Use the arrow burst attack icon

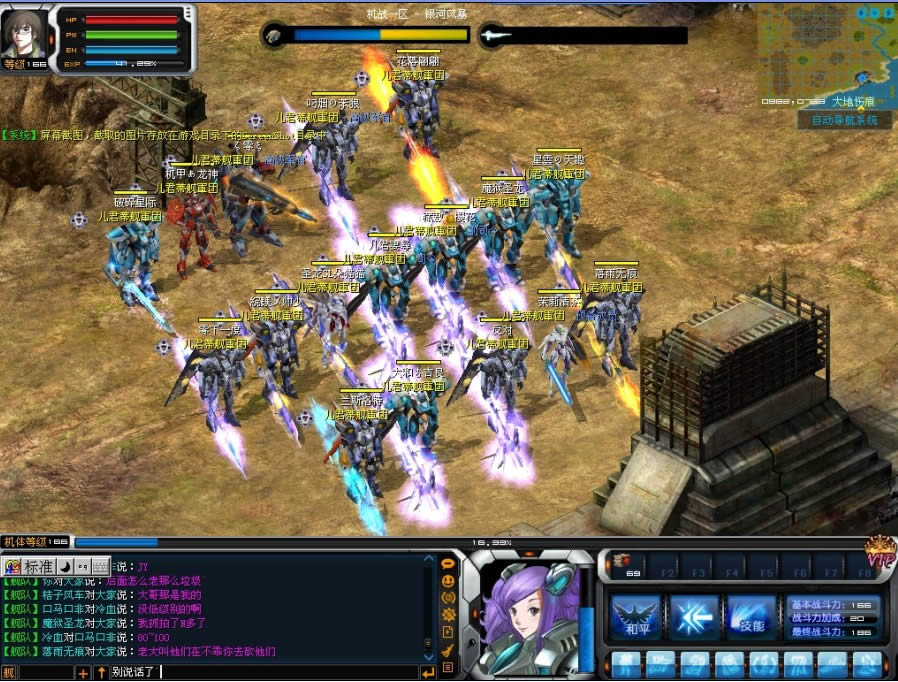693,618
